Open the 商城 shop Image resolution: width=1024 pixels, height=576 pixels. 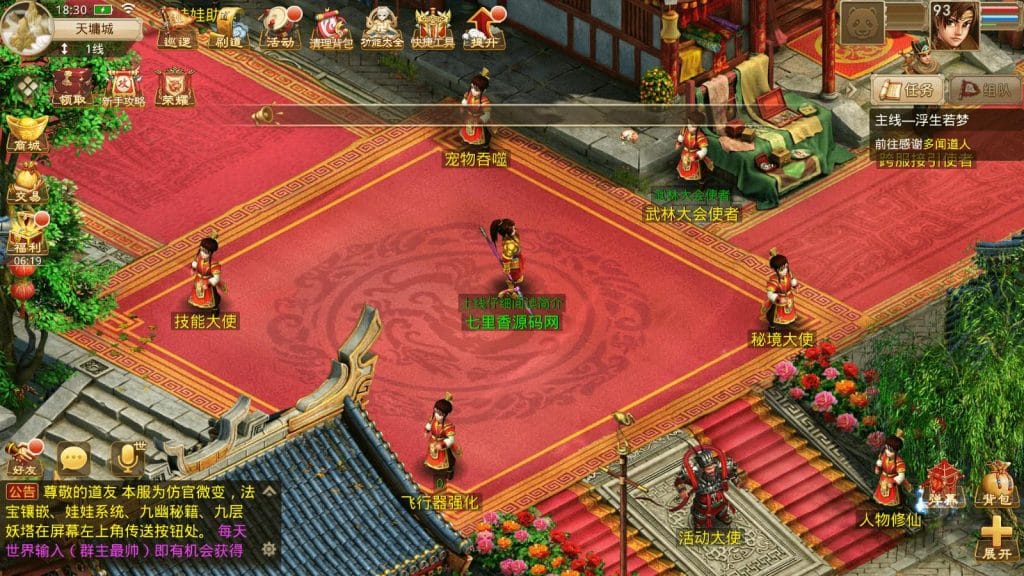pyautogui.click(x=27, y=133)
